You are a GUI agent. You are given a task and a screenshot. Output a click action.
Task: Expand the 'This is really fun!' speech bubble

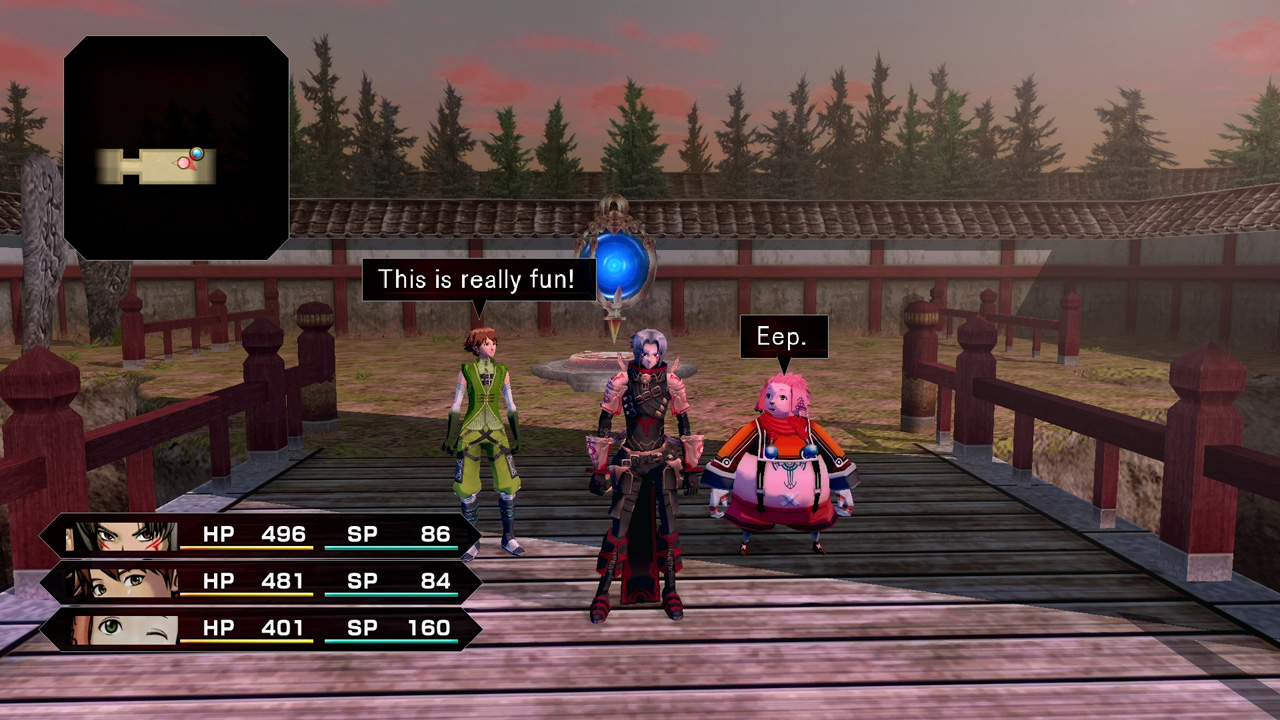click(478, 279)
